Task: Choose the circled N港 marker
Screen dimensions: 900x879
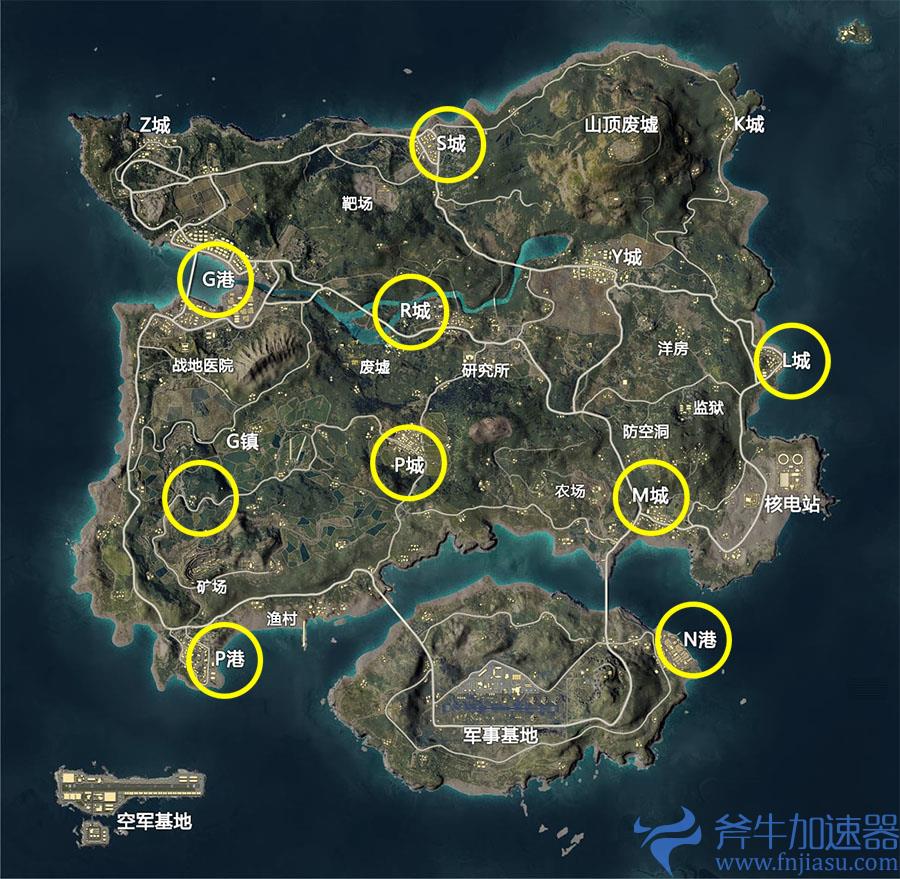Action: [693, 640]
